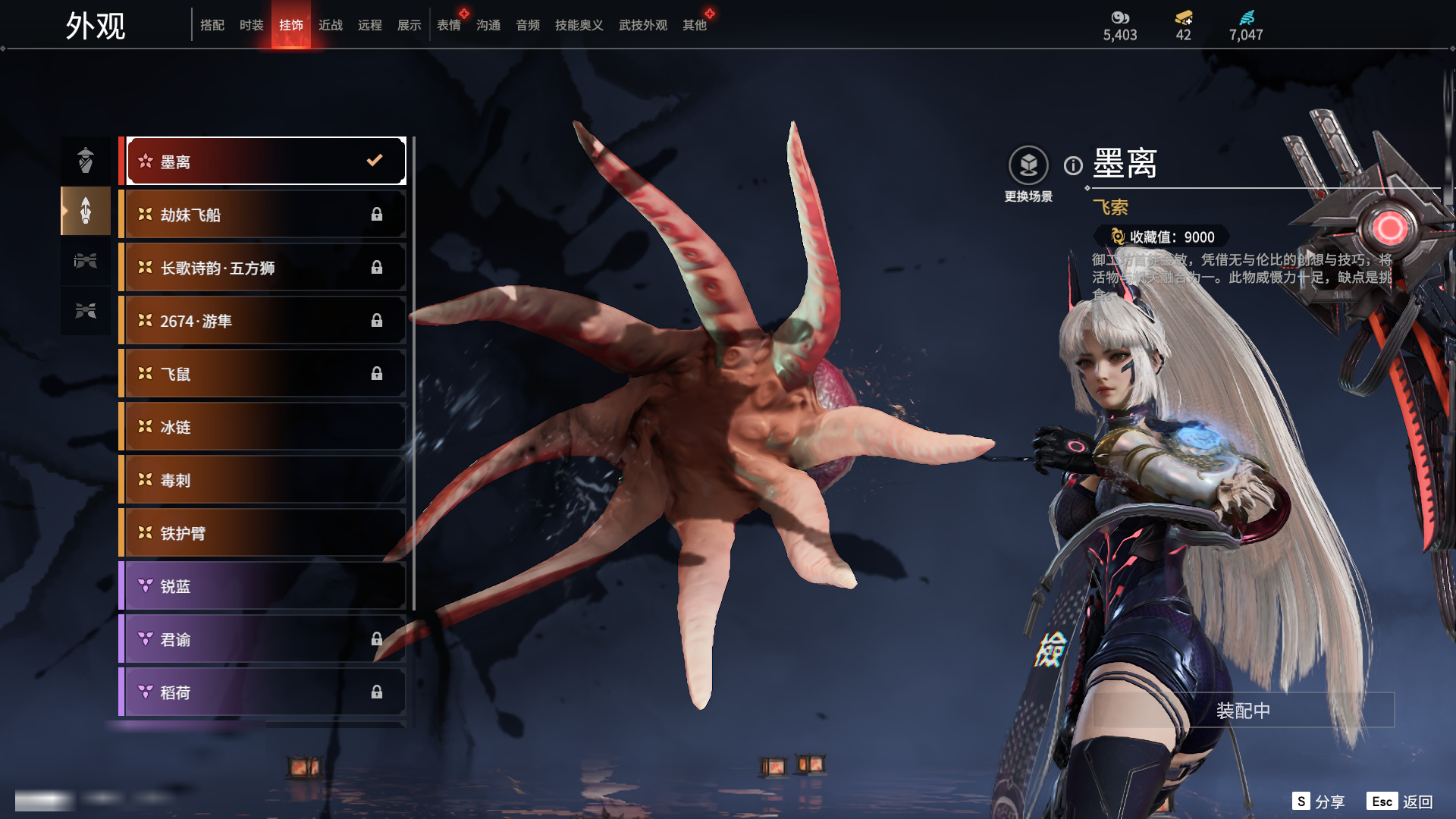Open the 表情 tab
The height and width of the screenshot is (819, 1456).
[448, 25]
